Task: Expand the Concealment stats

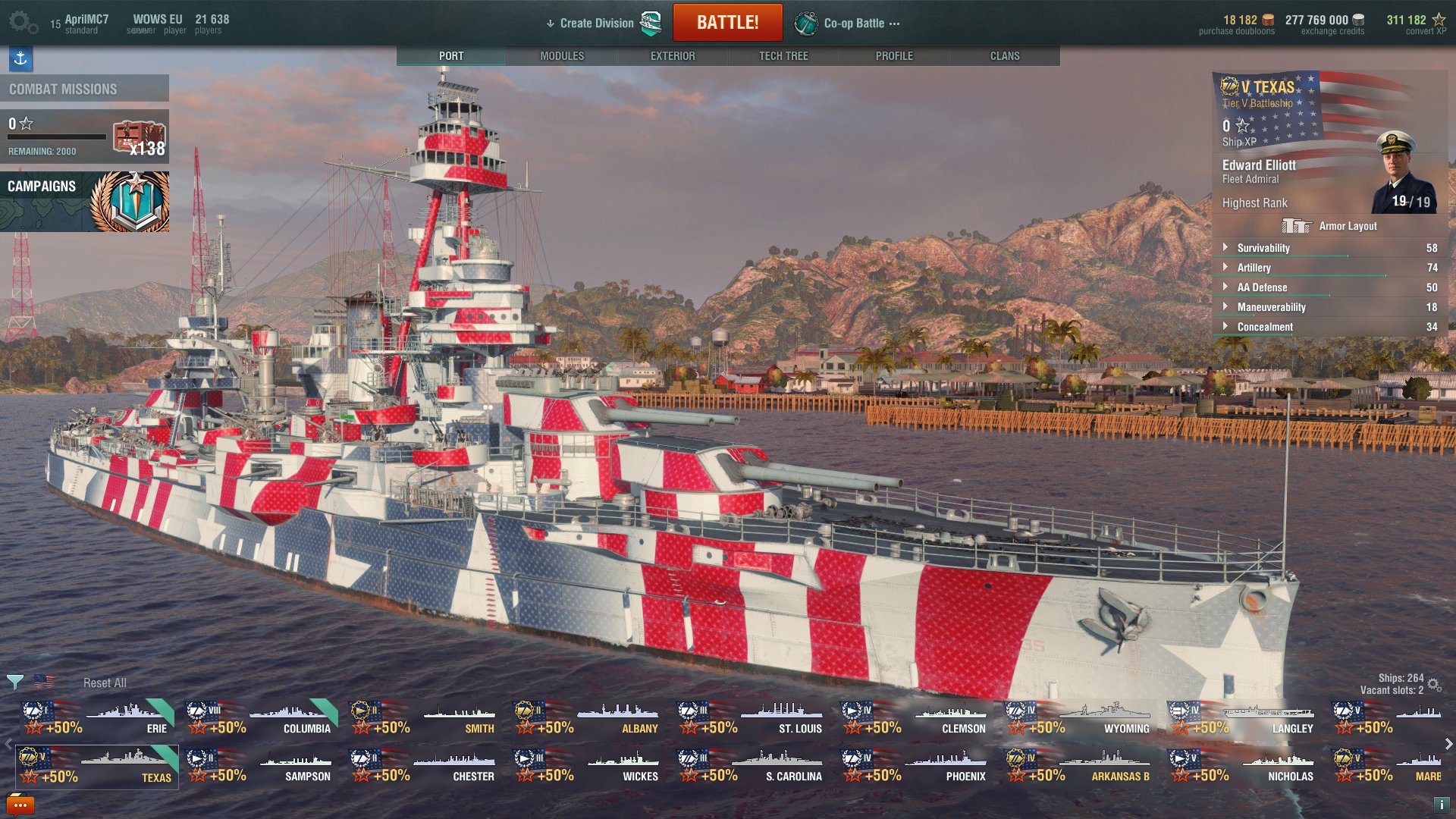Action: [1265, 327]
